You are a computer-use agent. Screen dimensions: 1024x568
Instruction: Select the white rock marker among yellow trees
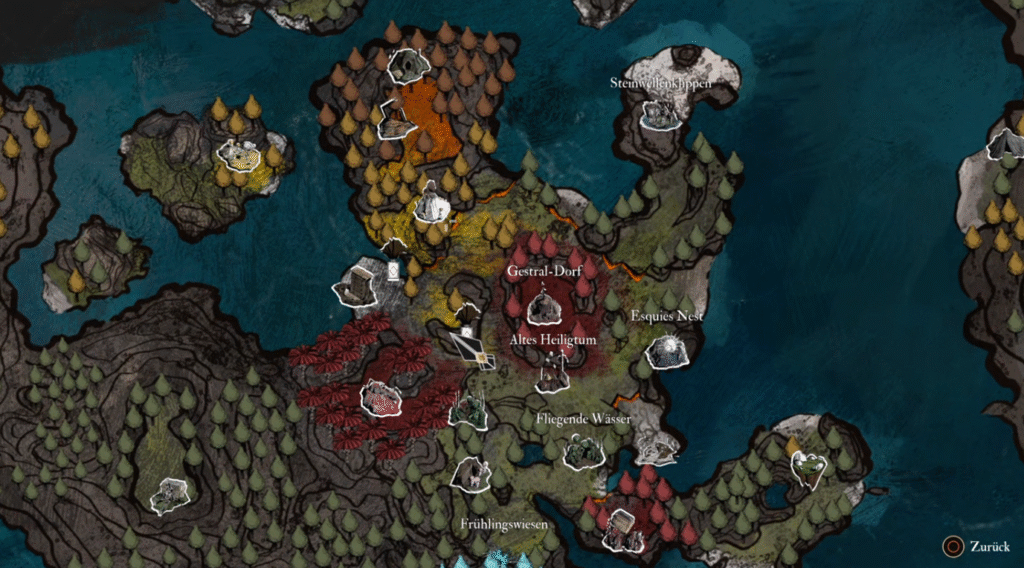[x=432, y=204]
